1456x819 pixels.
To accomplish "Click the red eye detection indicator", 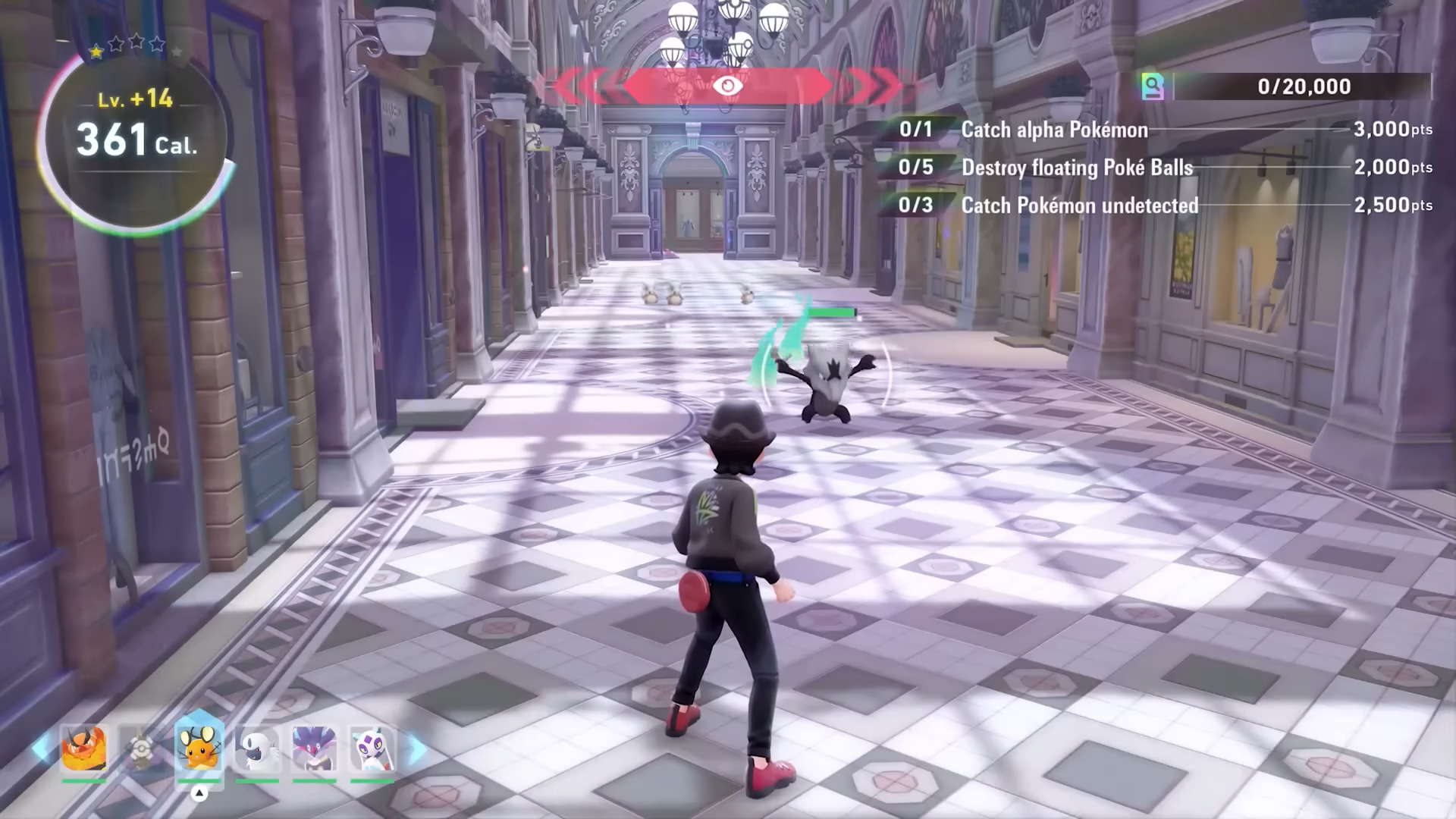I will [x=727, y=86].
